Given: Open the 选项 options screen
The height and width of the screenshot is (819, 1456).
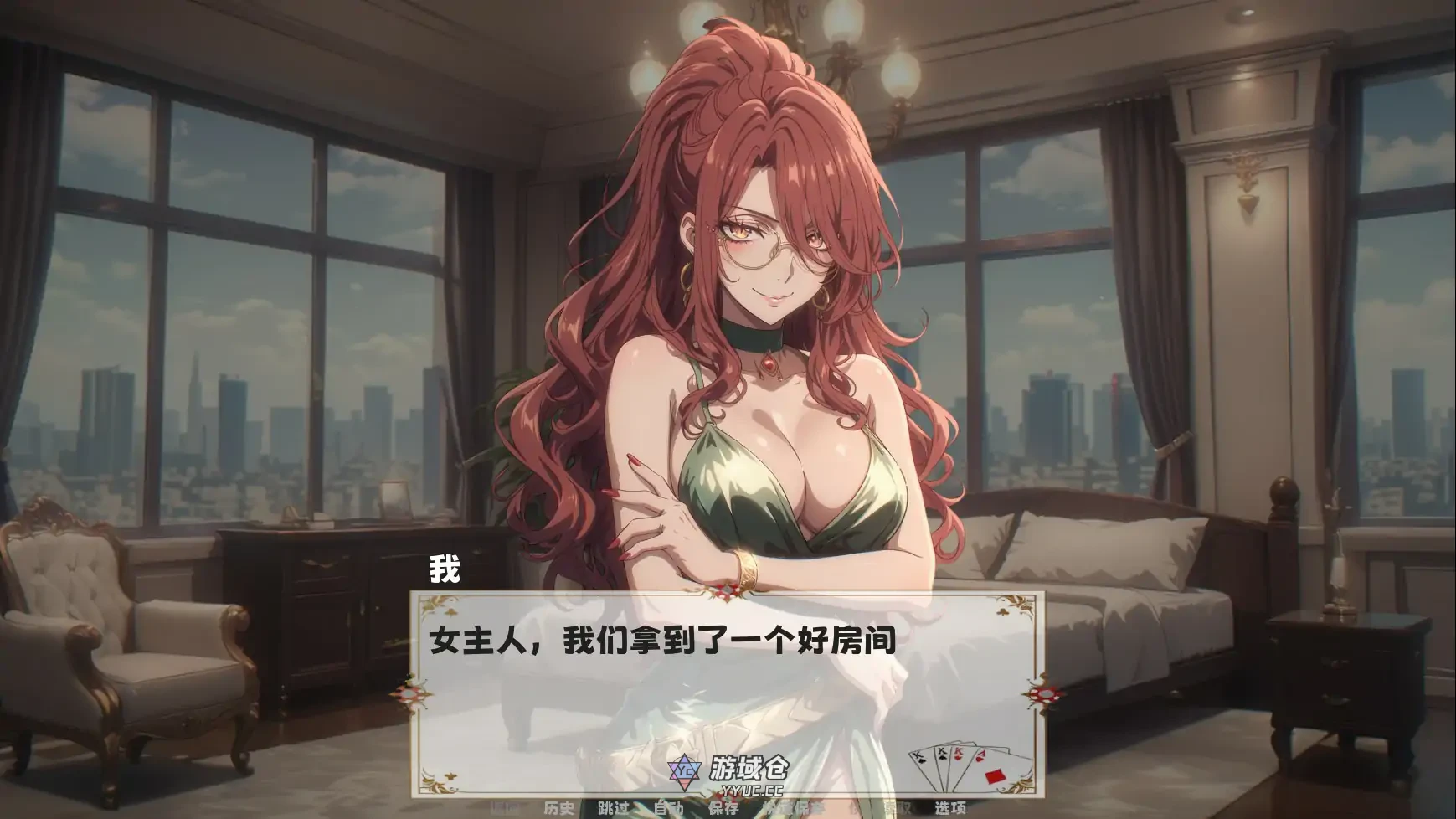Looking at the screenshot, I should (952, 808).
